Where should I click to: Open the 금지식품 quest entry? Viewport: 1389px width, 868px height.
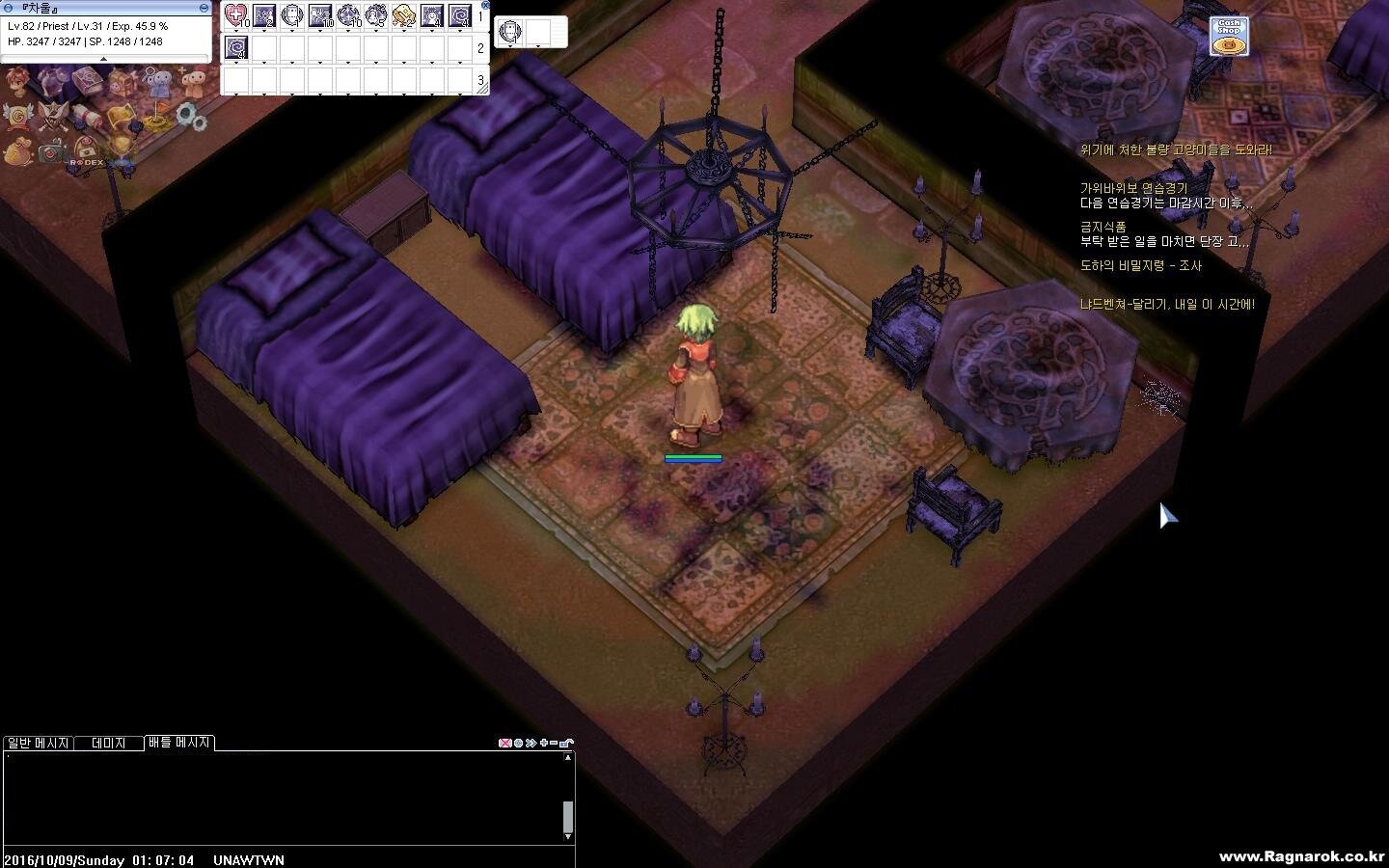pos(1103,227)
